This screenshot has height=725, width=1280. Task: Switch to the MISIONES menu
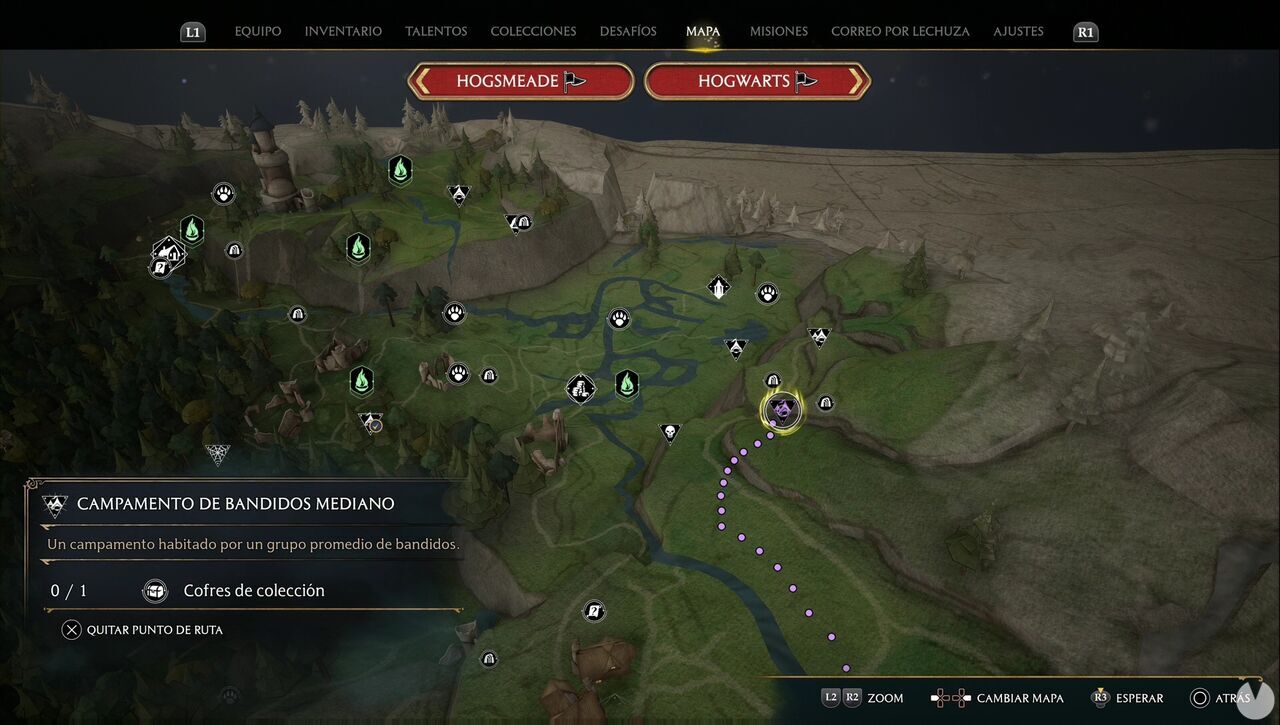pyautogui.click(x=778, y=31)
